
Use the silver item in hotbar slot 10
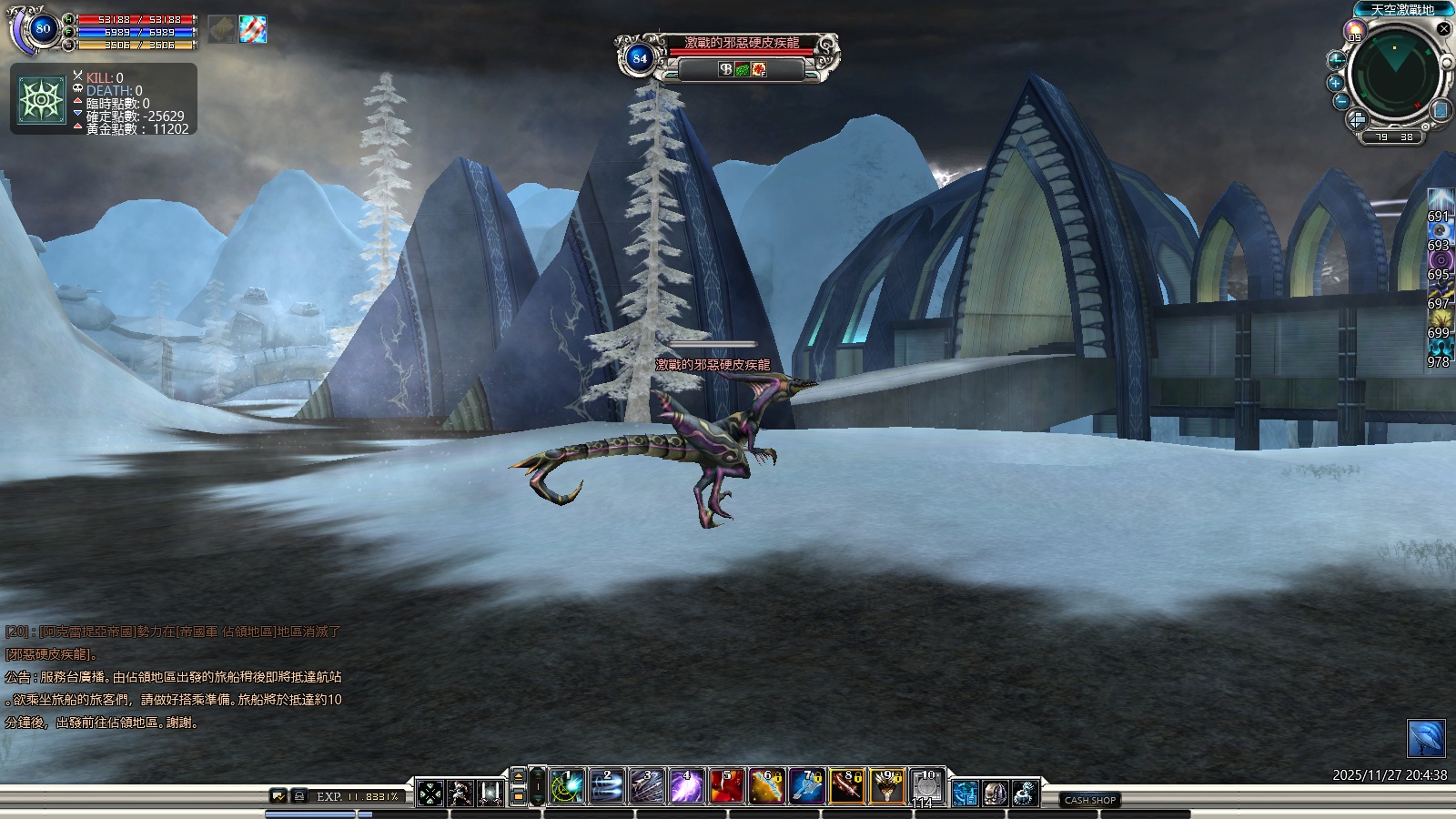coord(926,787)
